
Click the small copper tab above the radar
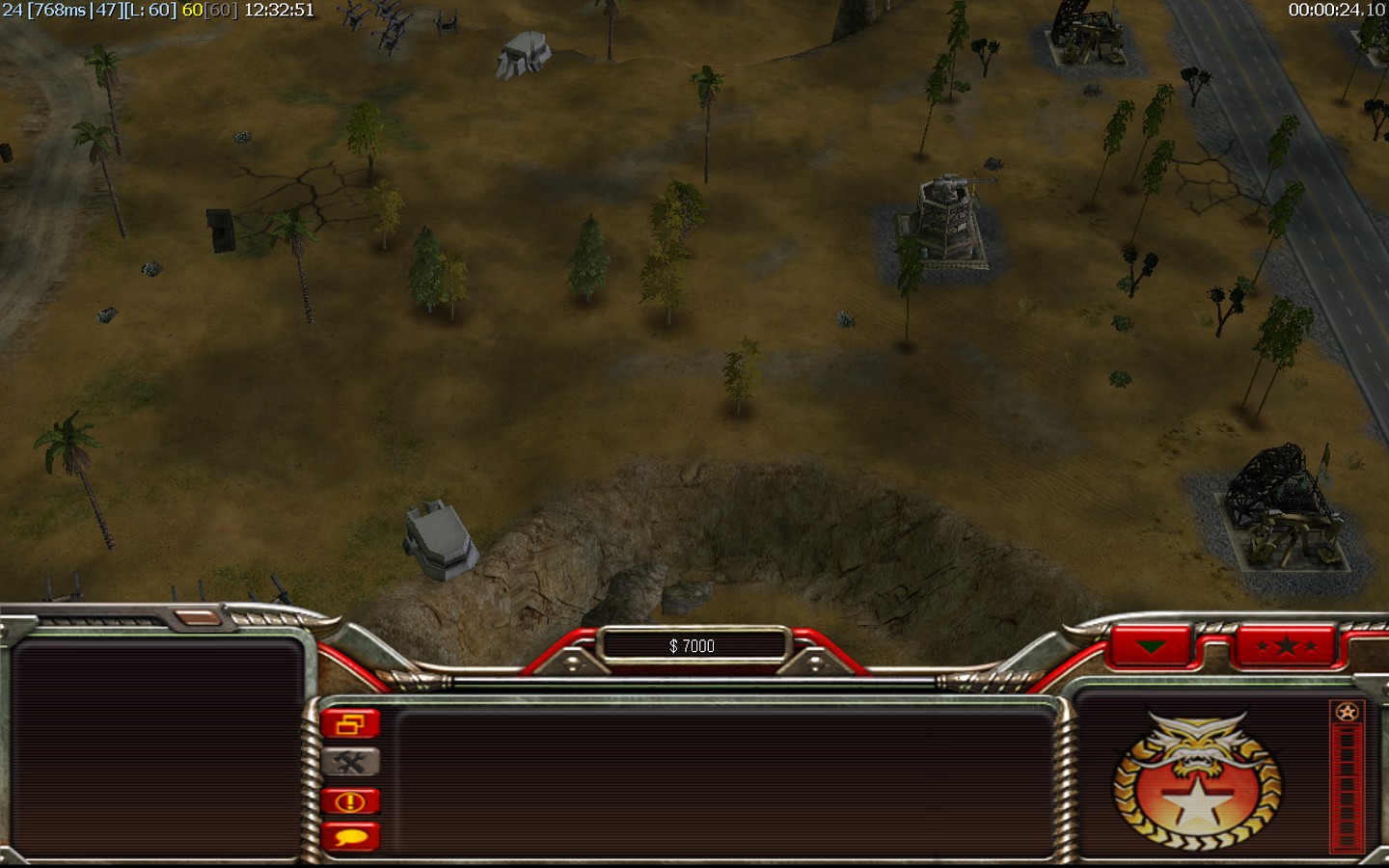pos(200,616)
